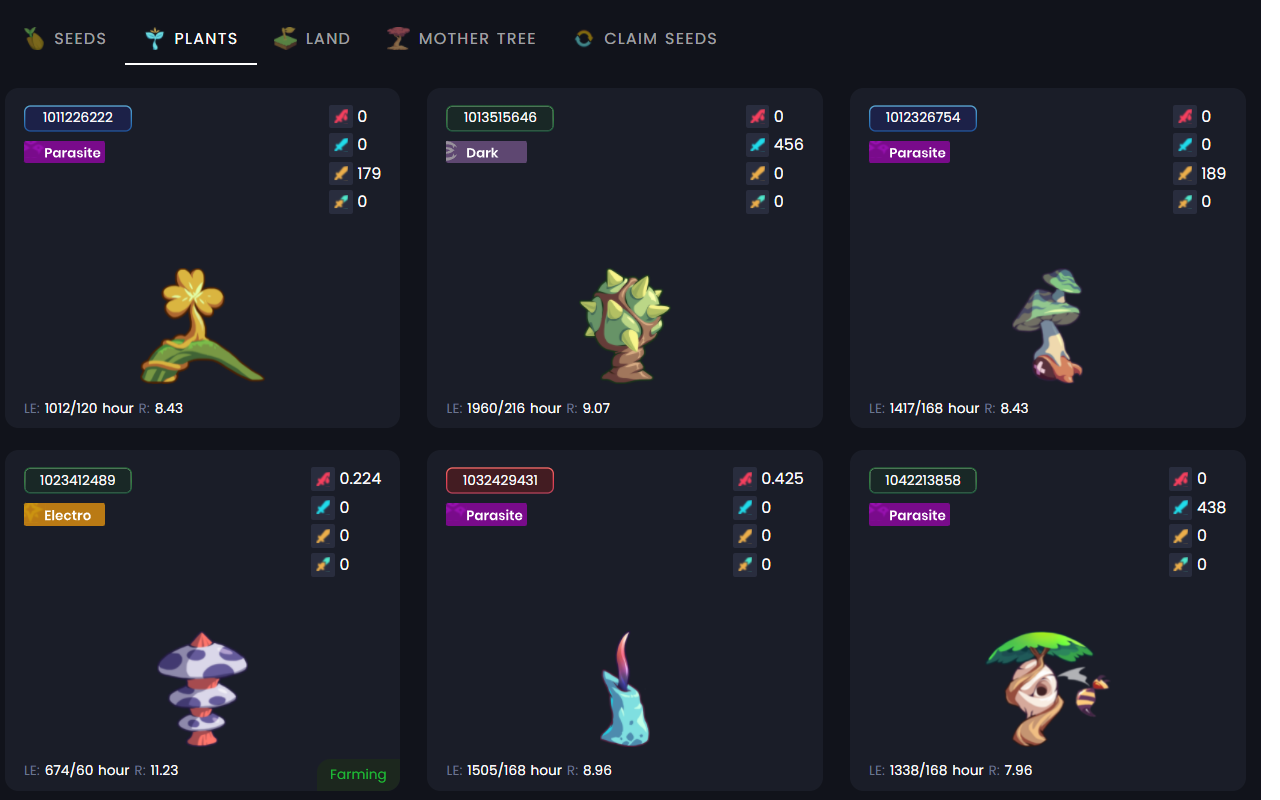Pick the spiky green Dark plant image
The height and width of the screenshot is (800, 1280).
click(625, 324)
